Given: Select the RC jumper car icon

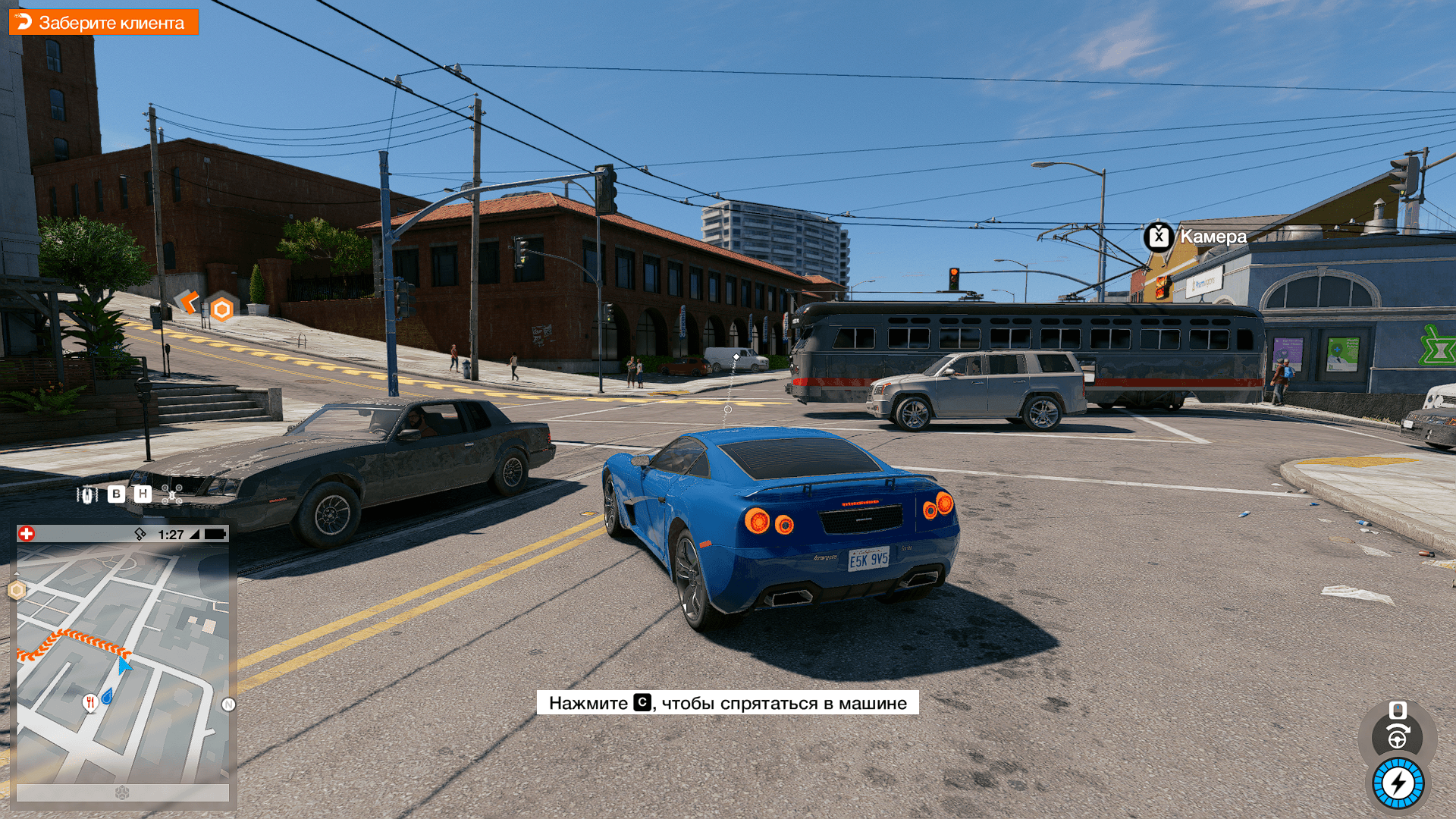Looking at the screenshot, I should (87, 494).
